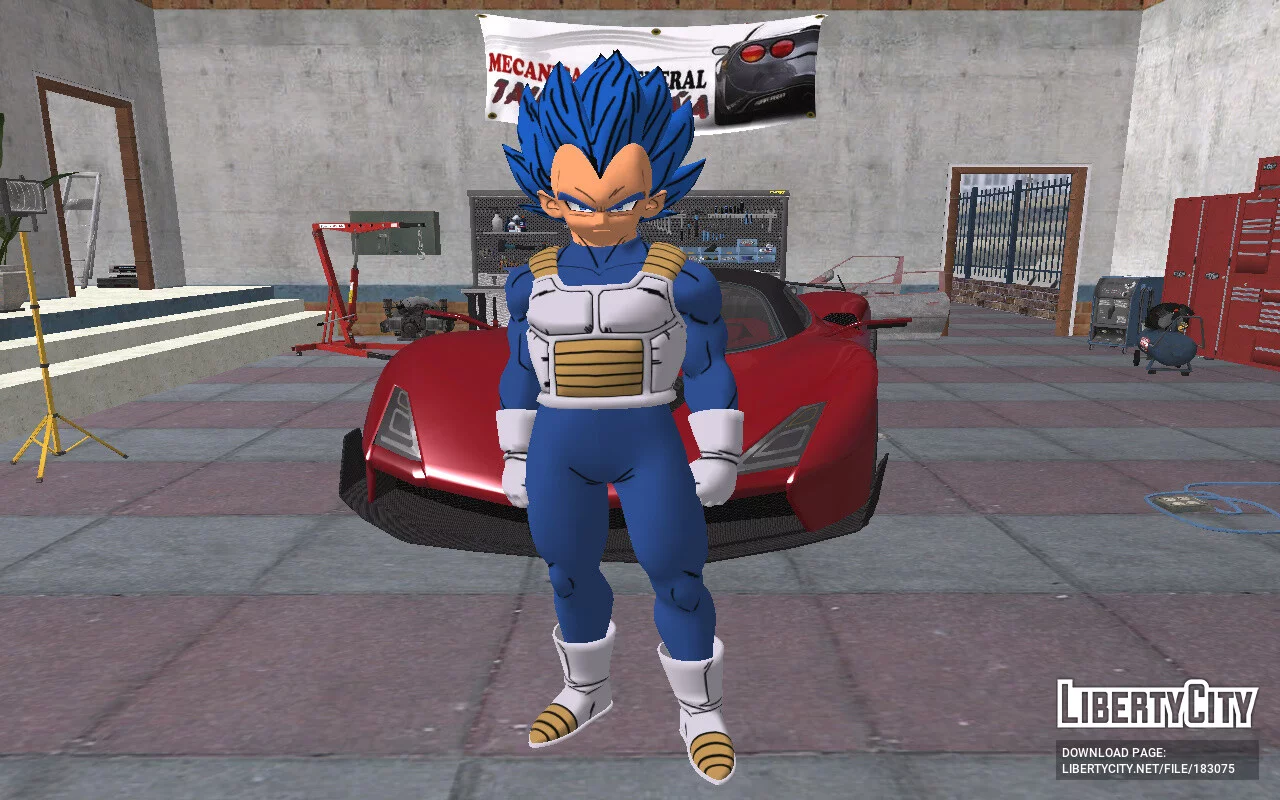1280x800 pixels.
Task: Click the LibertyCity logo watermark
Action: (1156, 705)
